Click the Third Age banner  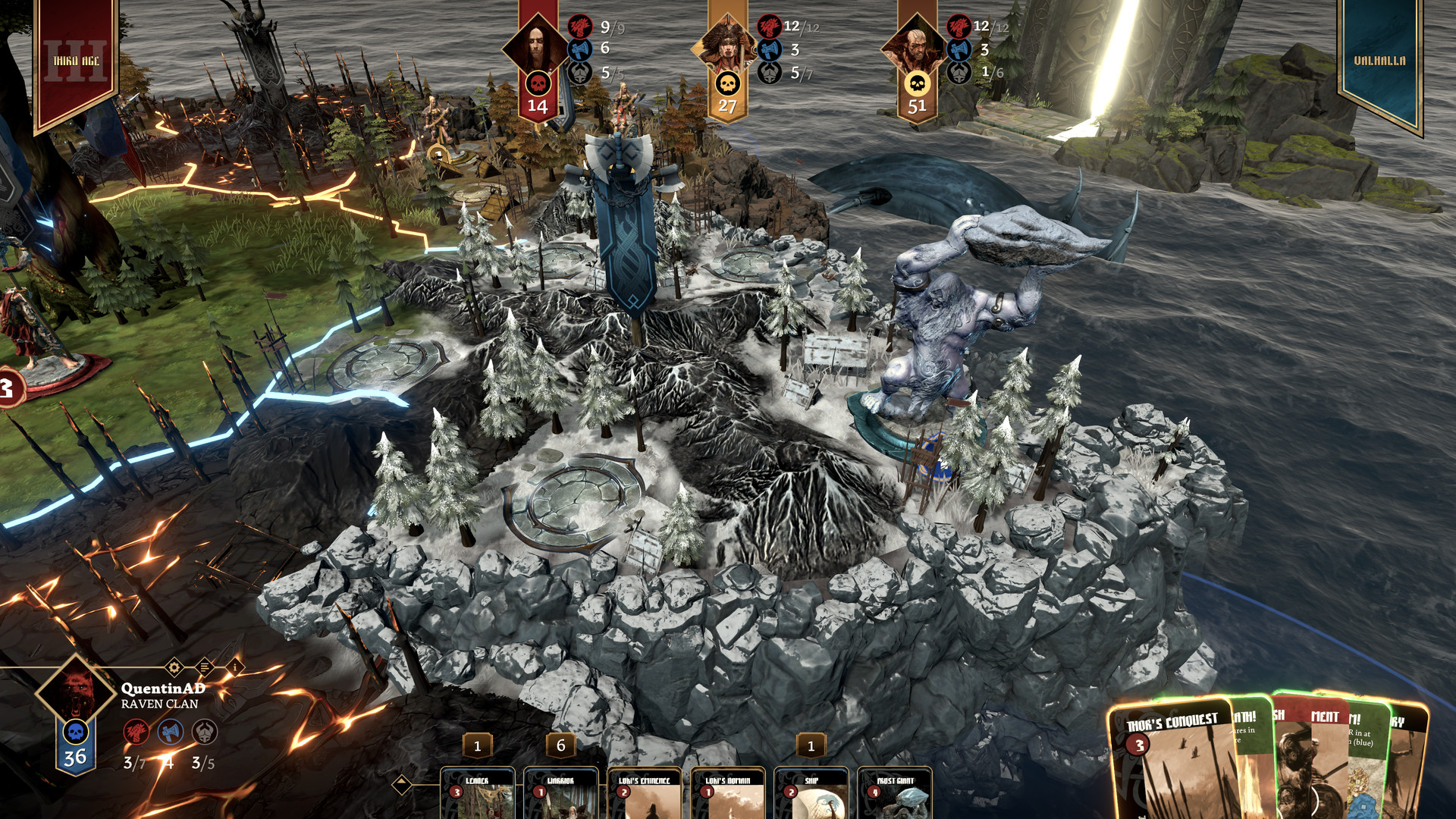pos(76,61)
